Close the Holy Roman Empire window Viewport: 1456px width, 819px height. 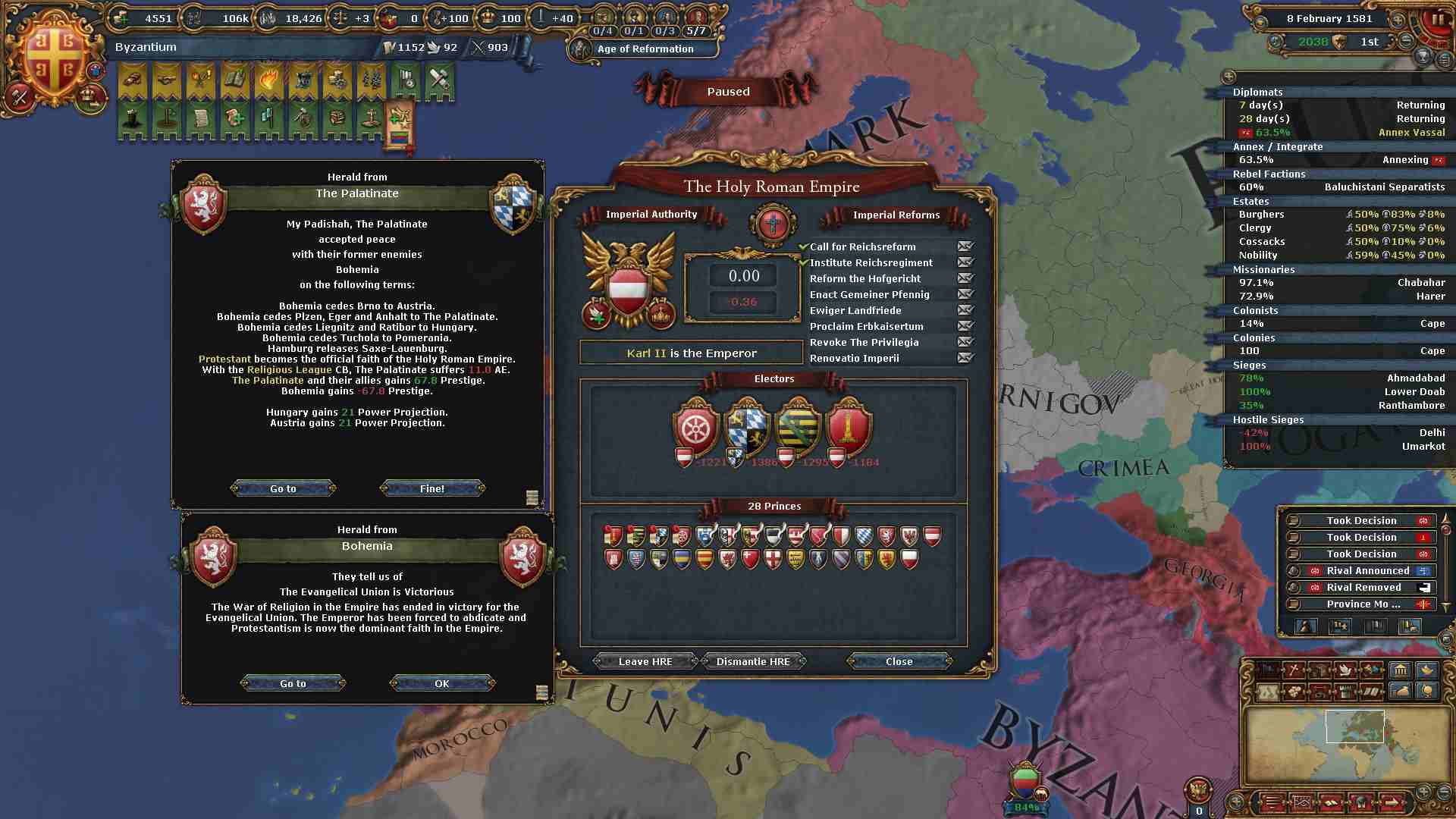tap(899, 662)
